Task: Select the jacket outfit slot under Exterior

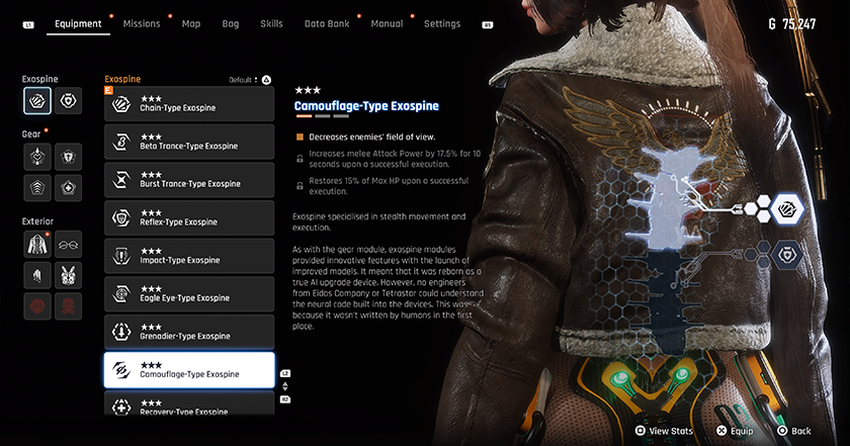Action: coord(38,243)
